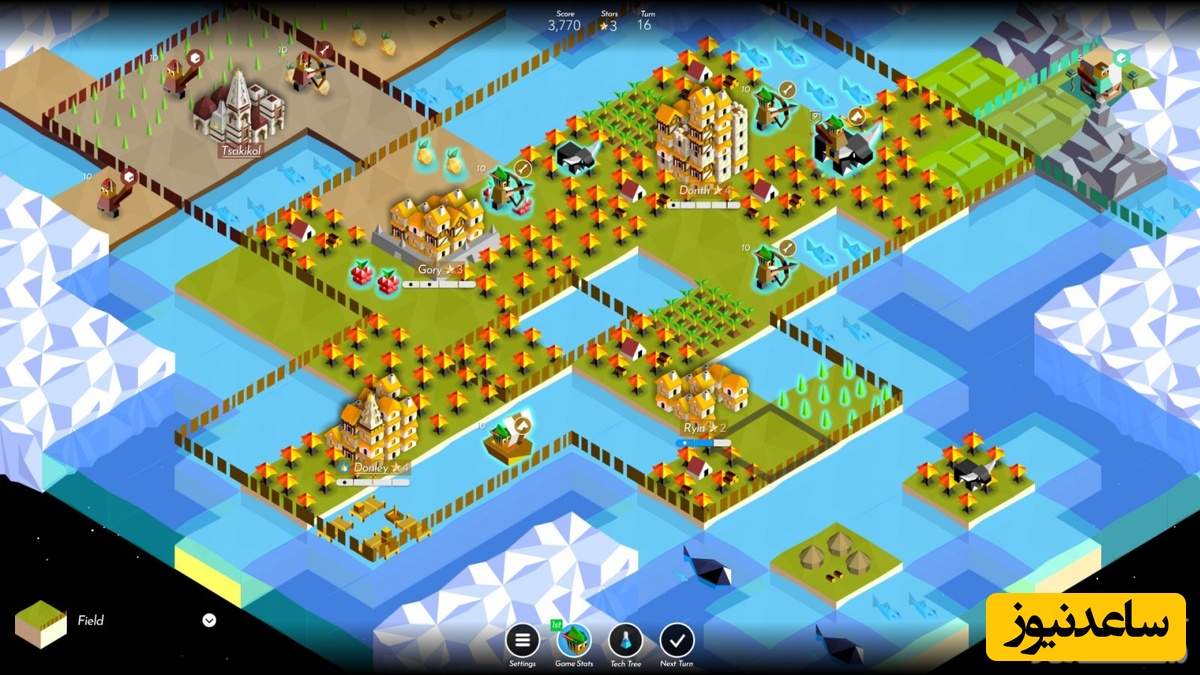Expand the Field tile info chevron

coord(209,620)
